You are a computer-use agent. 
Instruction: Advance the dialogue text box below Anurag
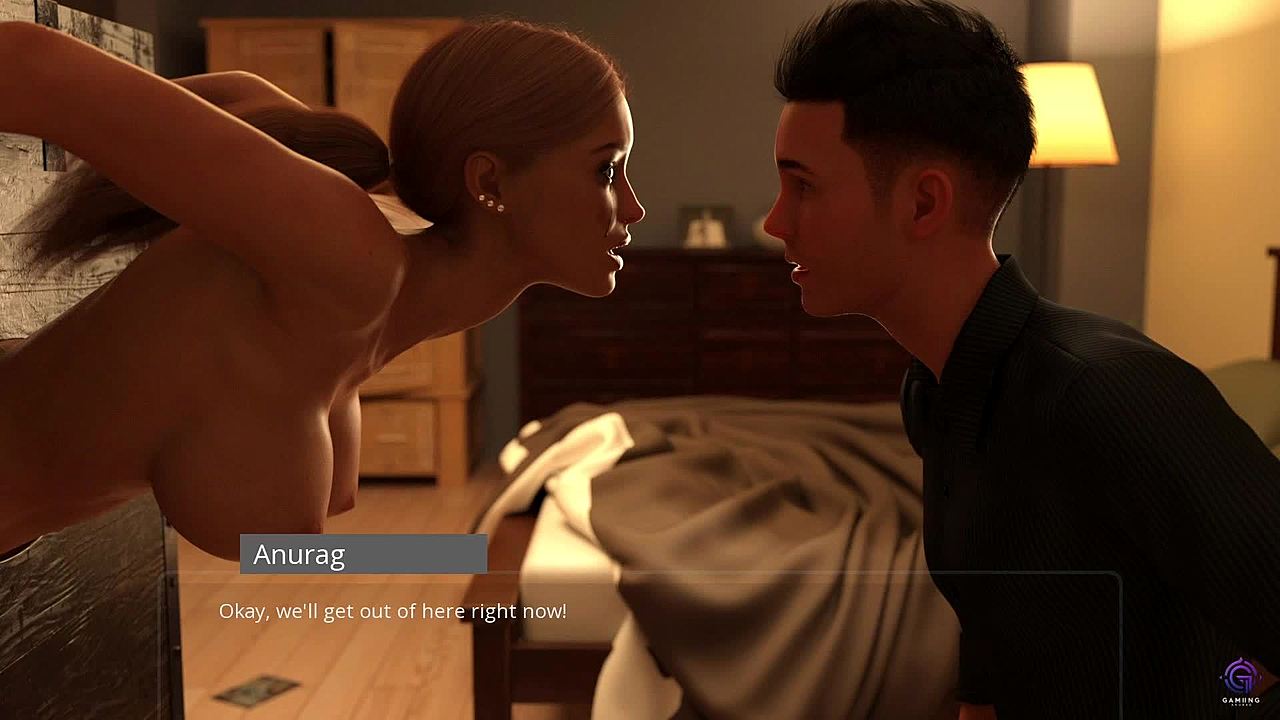(x=640, y=640)
